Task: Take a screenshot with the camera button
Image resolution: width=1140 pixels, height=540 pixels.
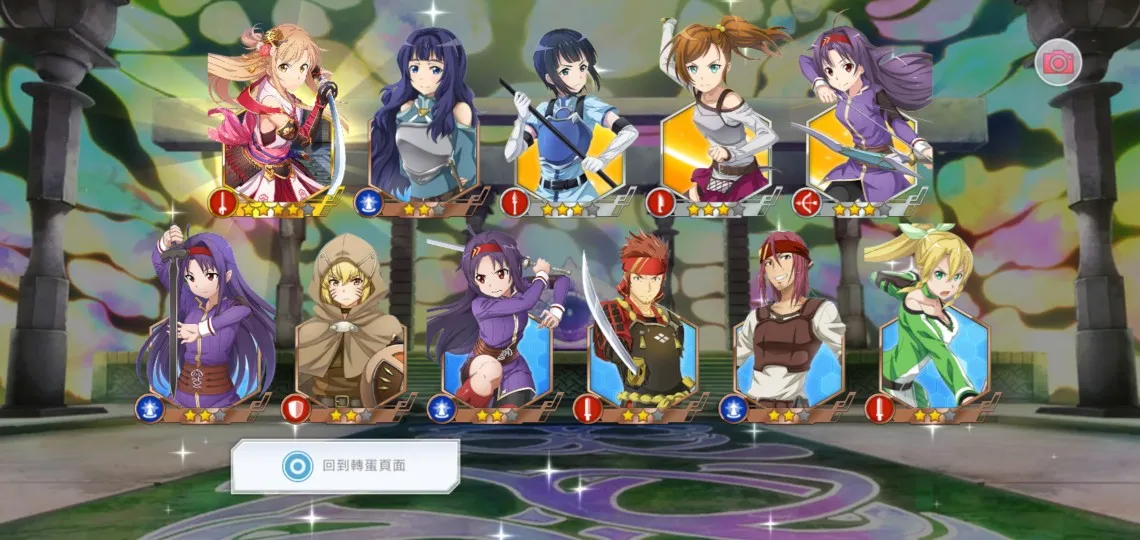Action: click(x=1057, y=63)
